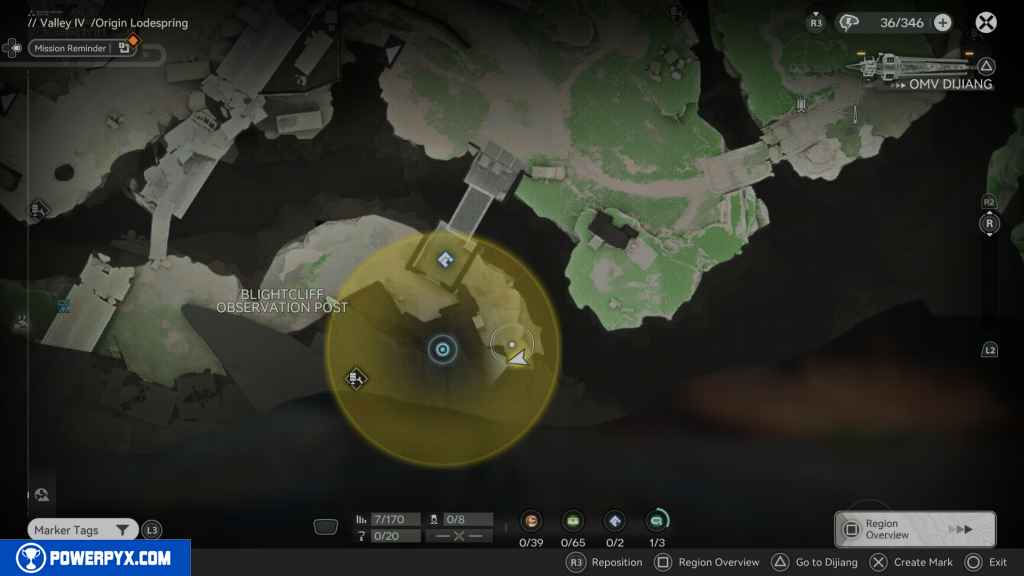Click the diamond marker on the yellow zone's edge
Screen dimensions: 1024x576
click(355, 378)
